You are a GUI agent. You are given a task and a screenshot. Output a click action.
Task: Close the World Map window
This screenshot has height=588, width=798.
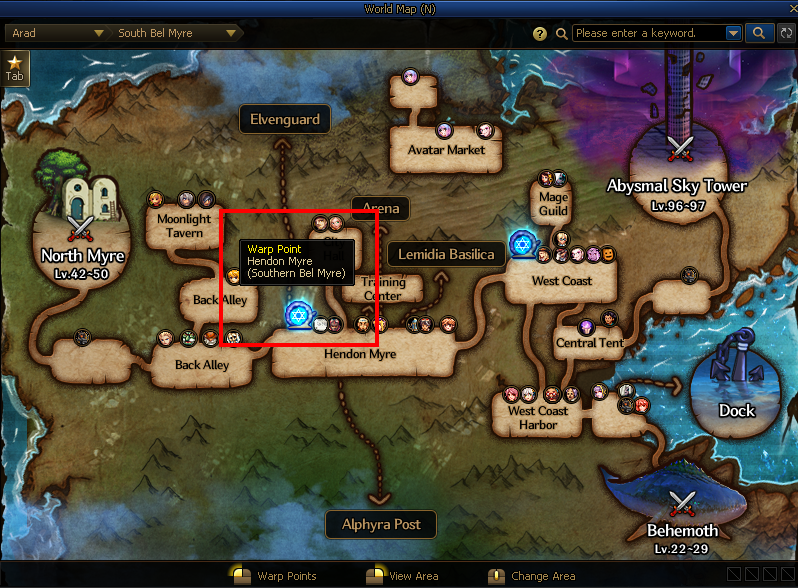[x=787, y=9]
